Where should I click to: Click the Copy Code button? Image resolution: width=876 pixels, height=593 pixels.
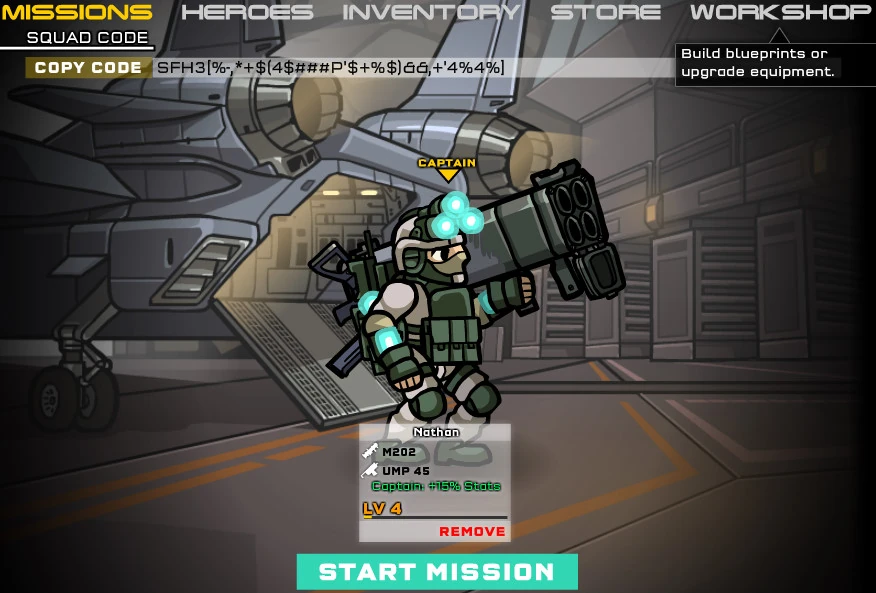click(88, 68)
